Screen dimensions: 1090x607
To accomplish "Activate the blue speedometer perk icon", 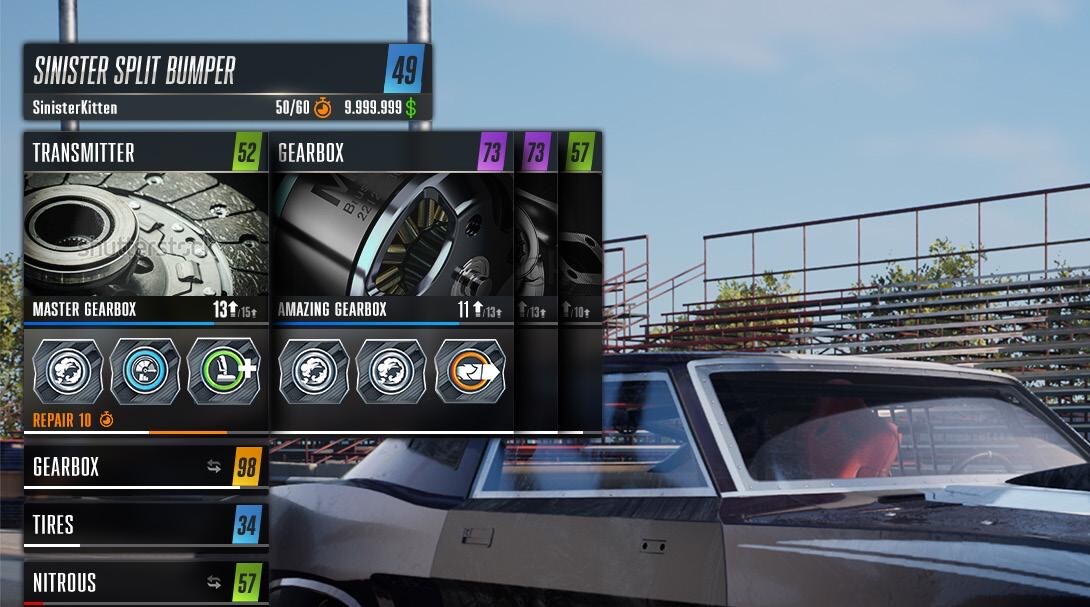I will (145, 371).
